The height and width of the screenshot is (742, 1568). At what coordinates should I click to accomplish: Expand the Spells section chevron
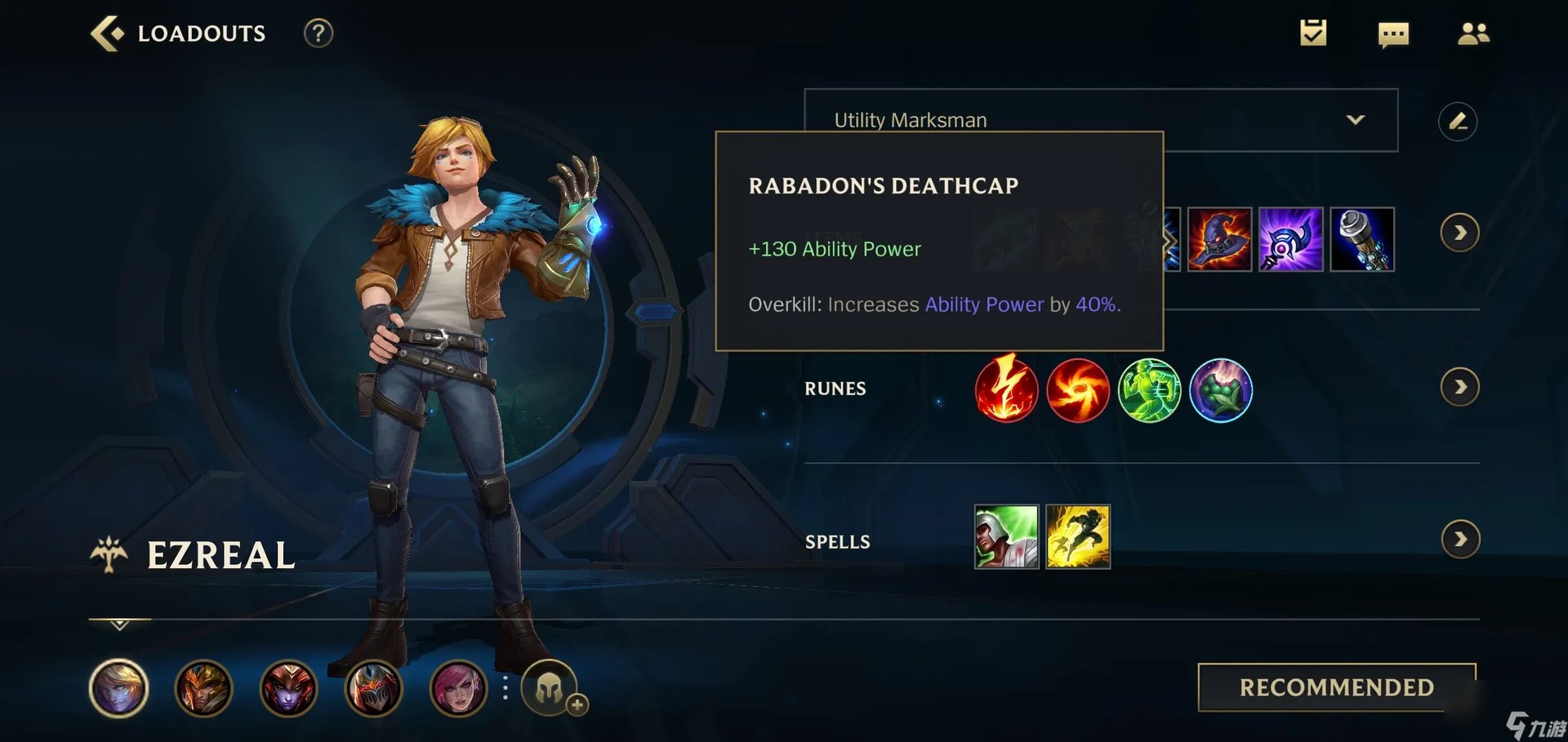[1460, 539]
